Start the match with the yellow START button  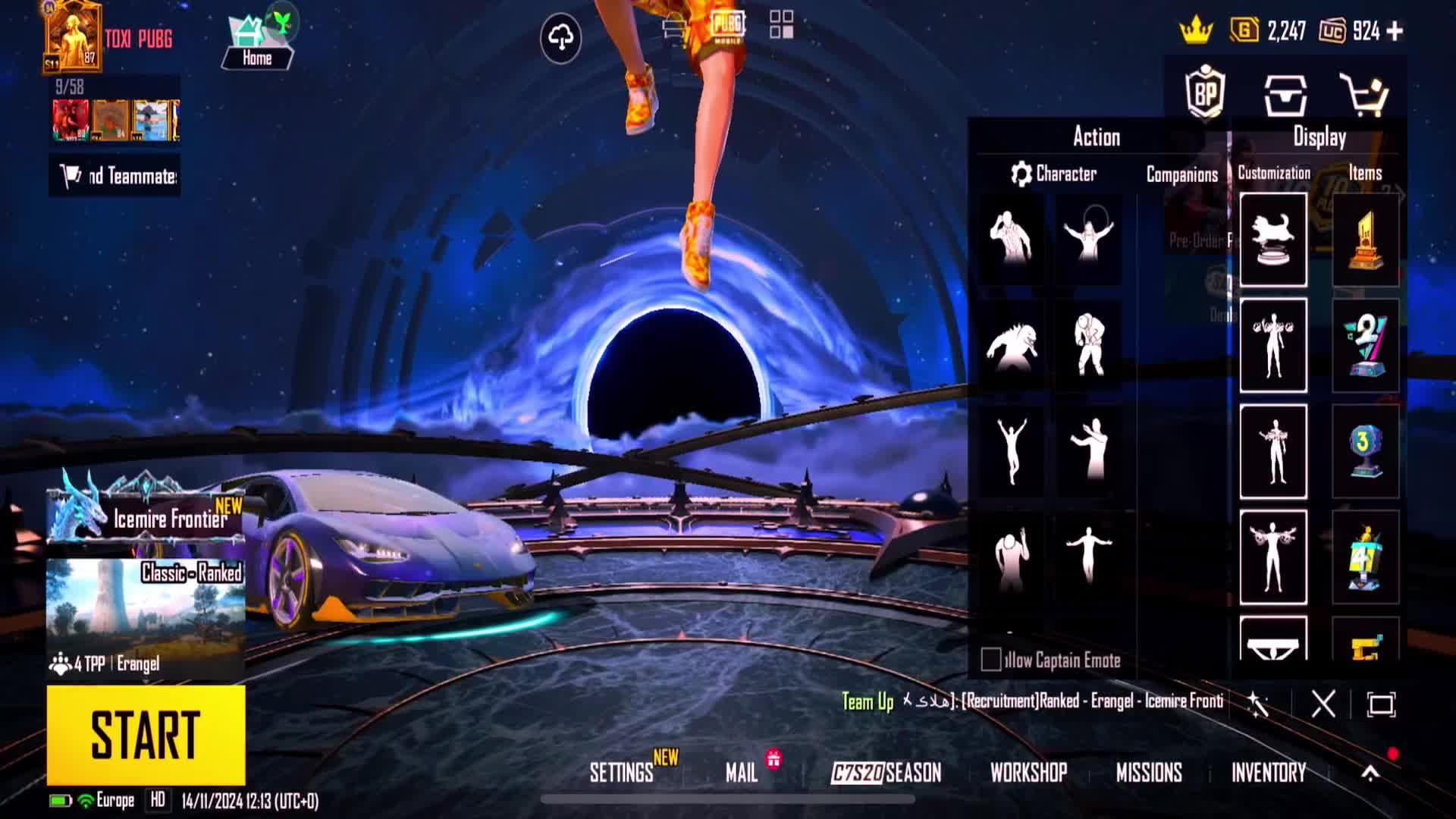tap(146, 734)
